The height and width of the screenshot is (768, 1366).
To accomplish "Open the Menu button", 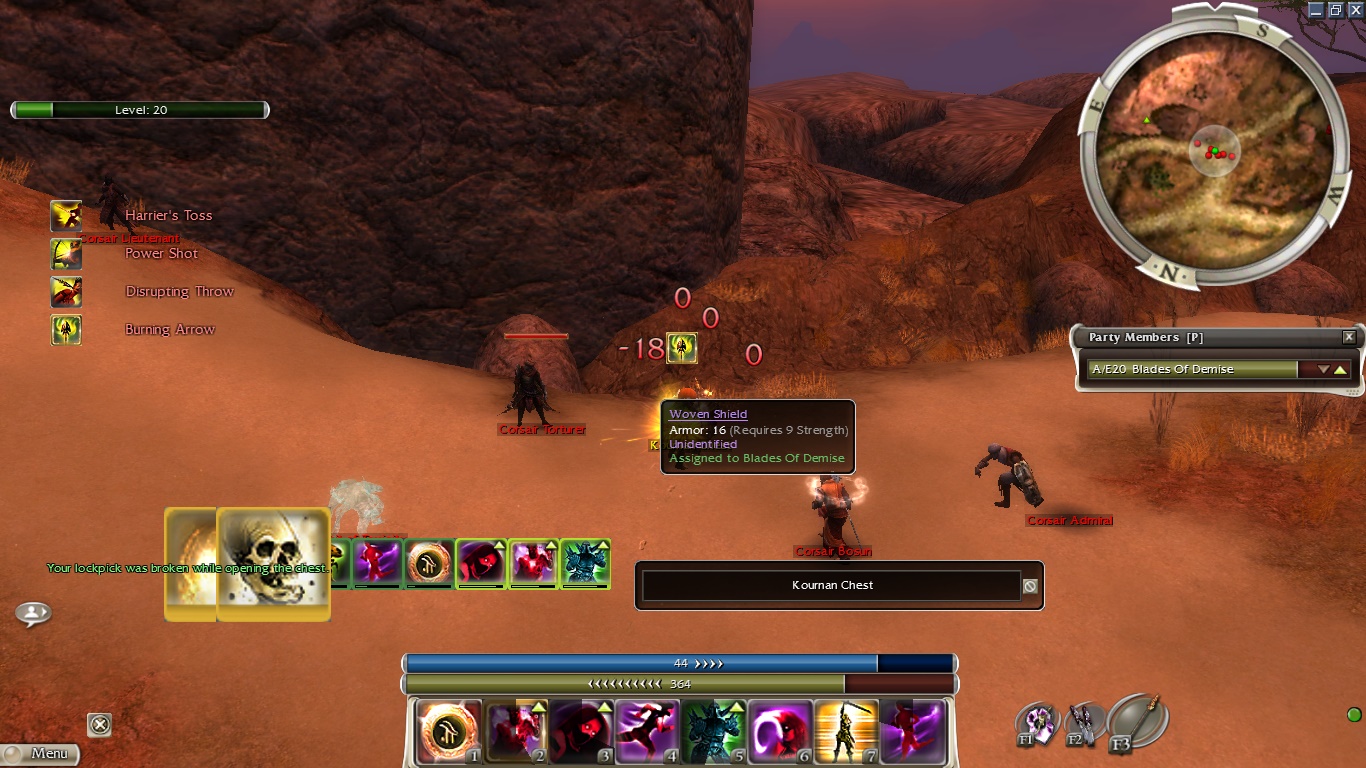I will pos(40,754).
